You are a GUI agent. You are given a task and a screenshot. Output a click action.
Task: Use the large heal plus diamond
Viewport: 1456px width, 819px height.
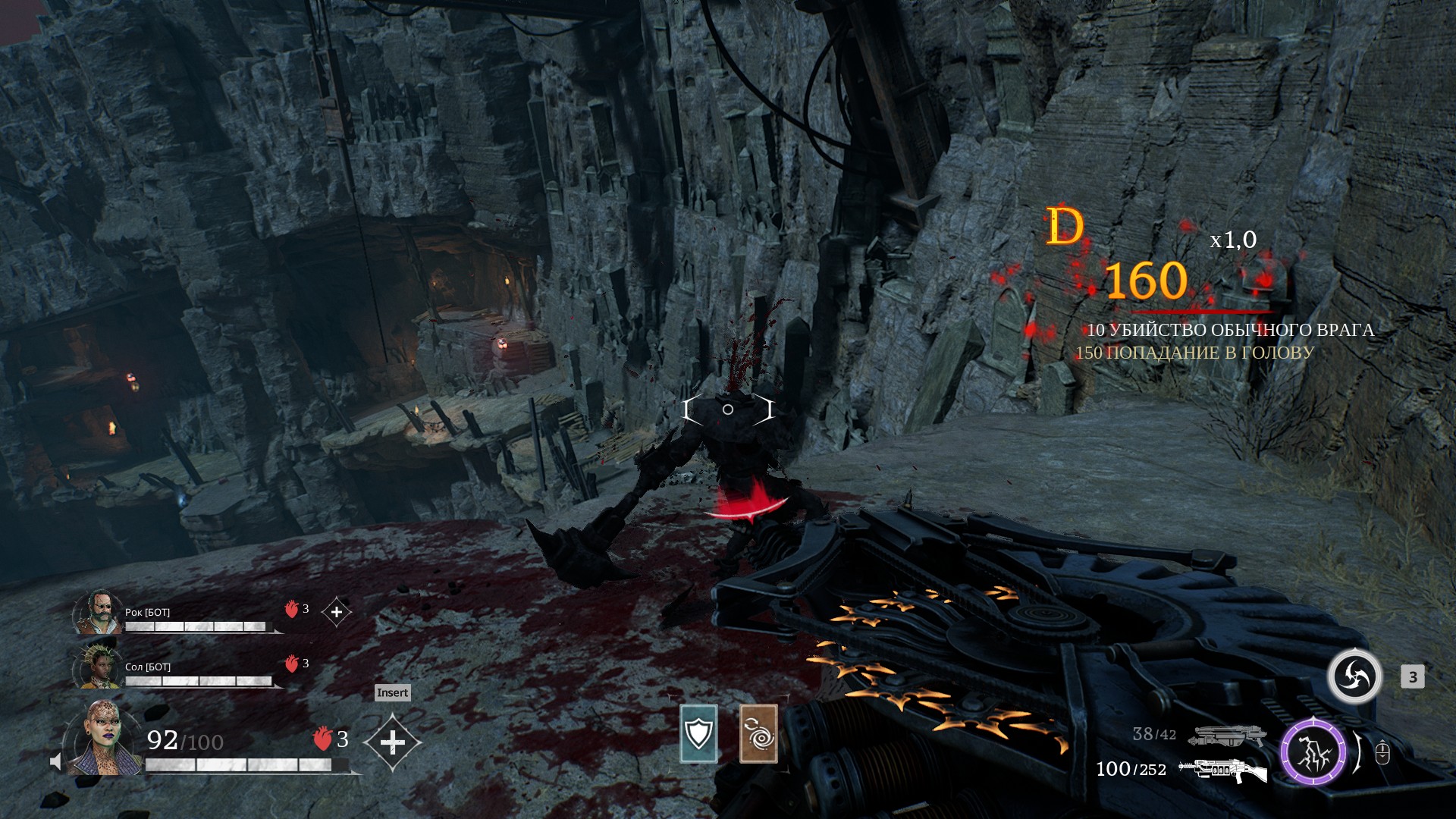392,742
